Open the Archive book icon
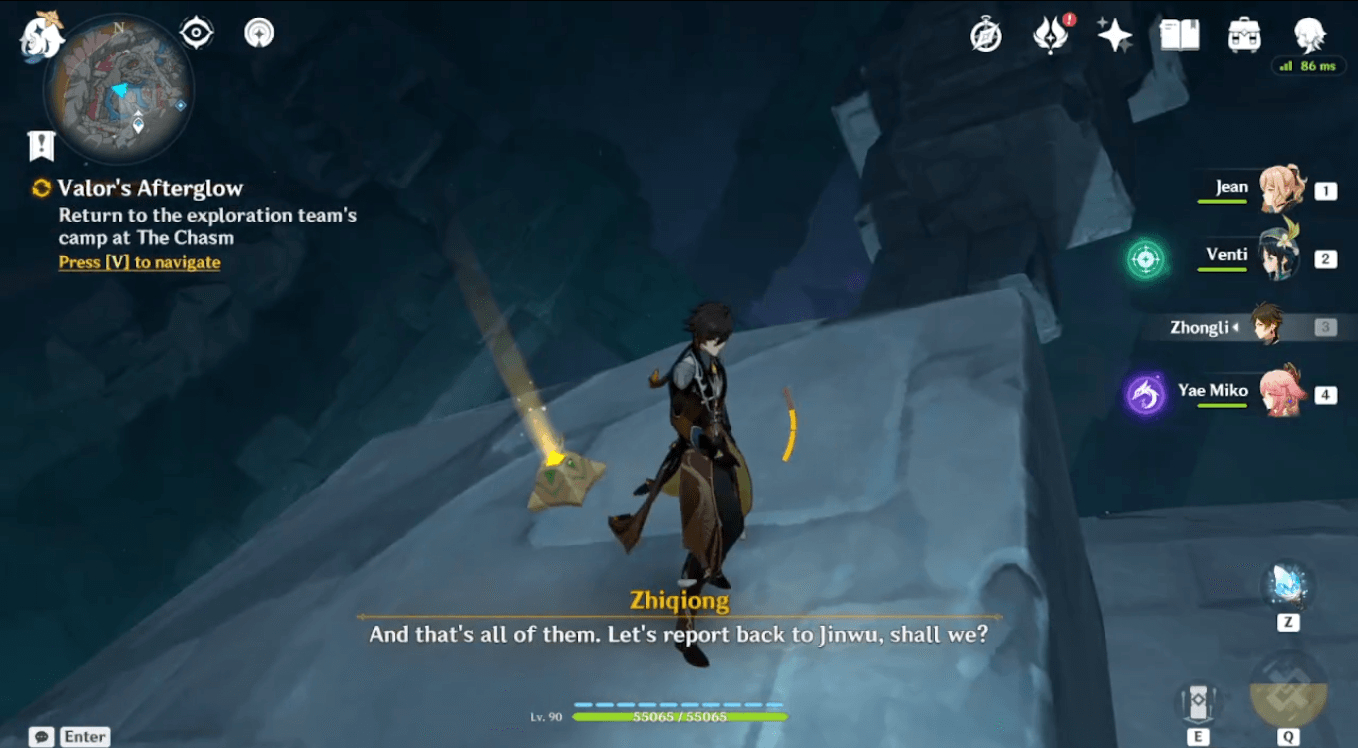This screenshot has height=748, width=1358. [1178, 33]
